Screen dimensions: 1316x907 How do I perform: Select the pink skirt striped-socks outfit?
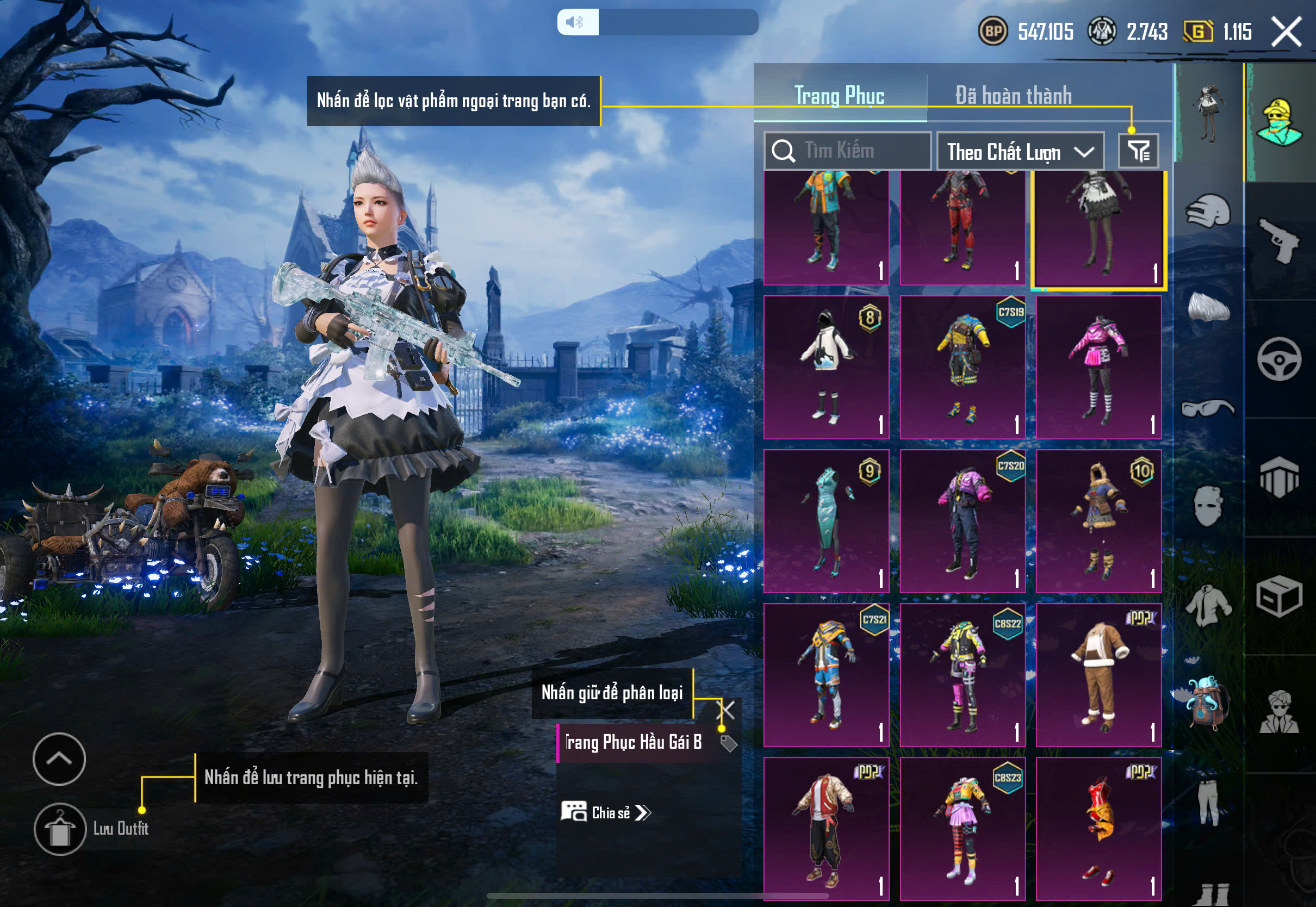pos(1098,366)
